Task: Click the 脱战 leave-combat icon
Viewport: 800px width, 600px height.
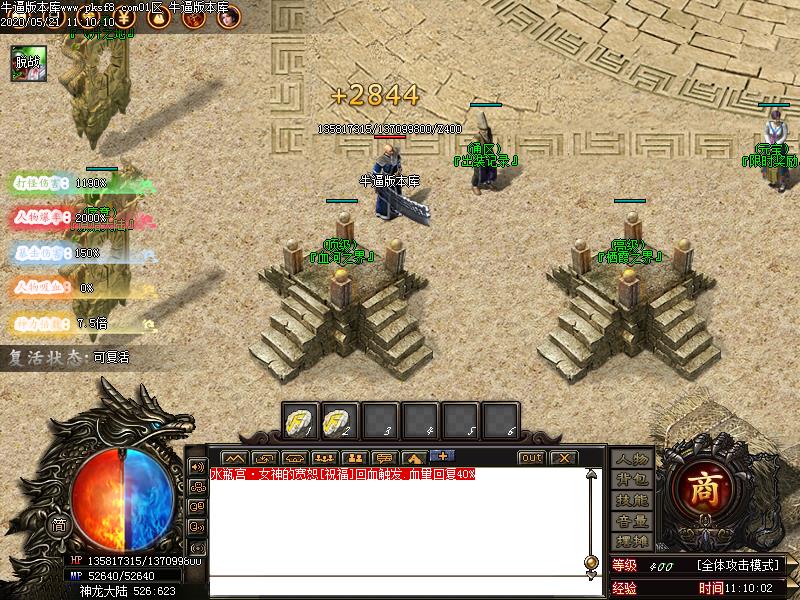Action: coord(26,62)
